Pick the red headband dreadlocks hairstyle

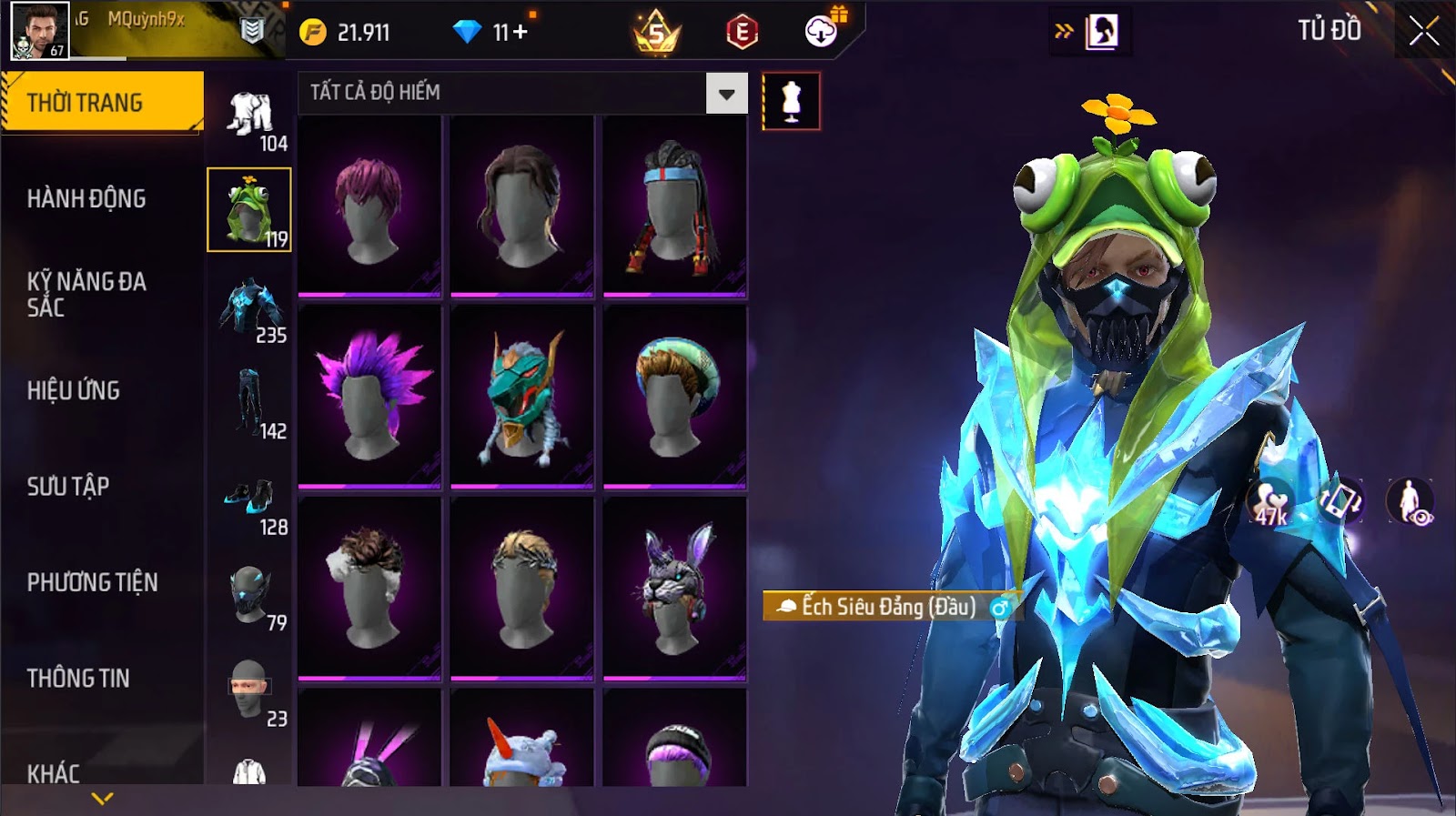675,207
